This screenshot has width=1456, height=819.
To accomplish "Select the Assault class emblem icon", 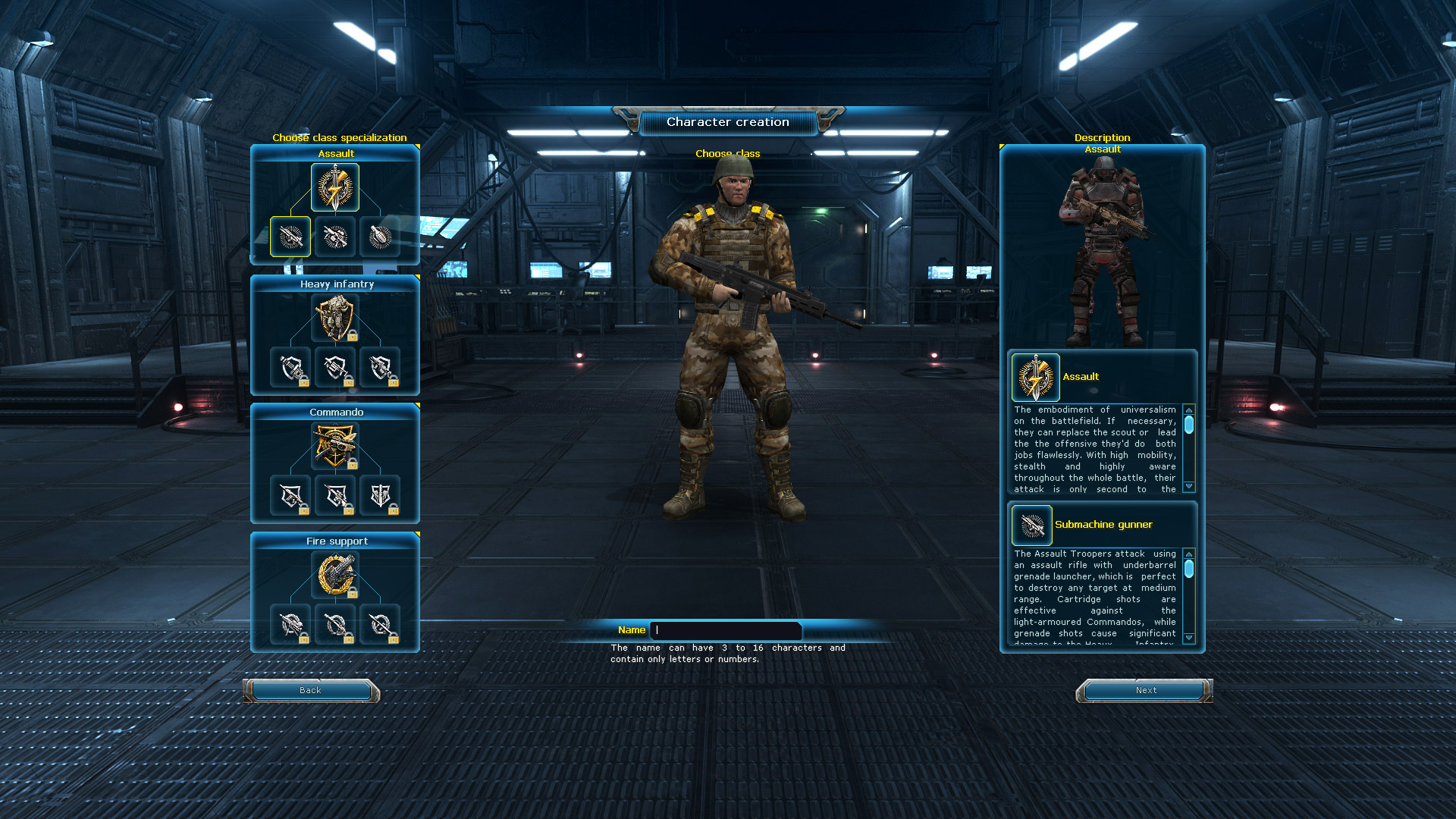I will [x=334, y=187].
